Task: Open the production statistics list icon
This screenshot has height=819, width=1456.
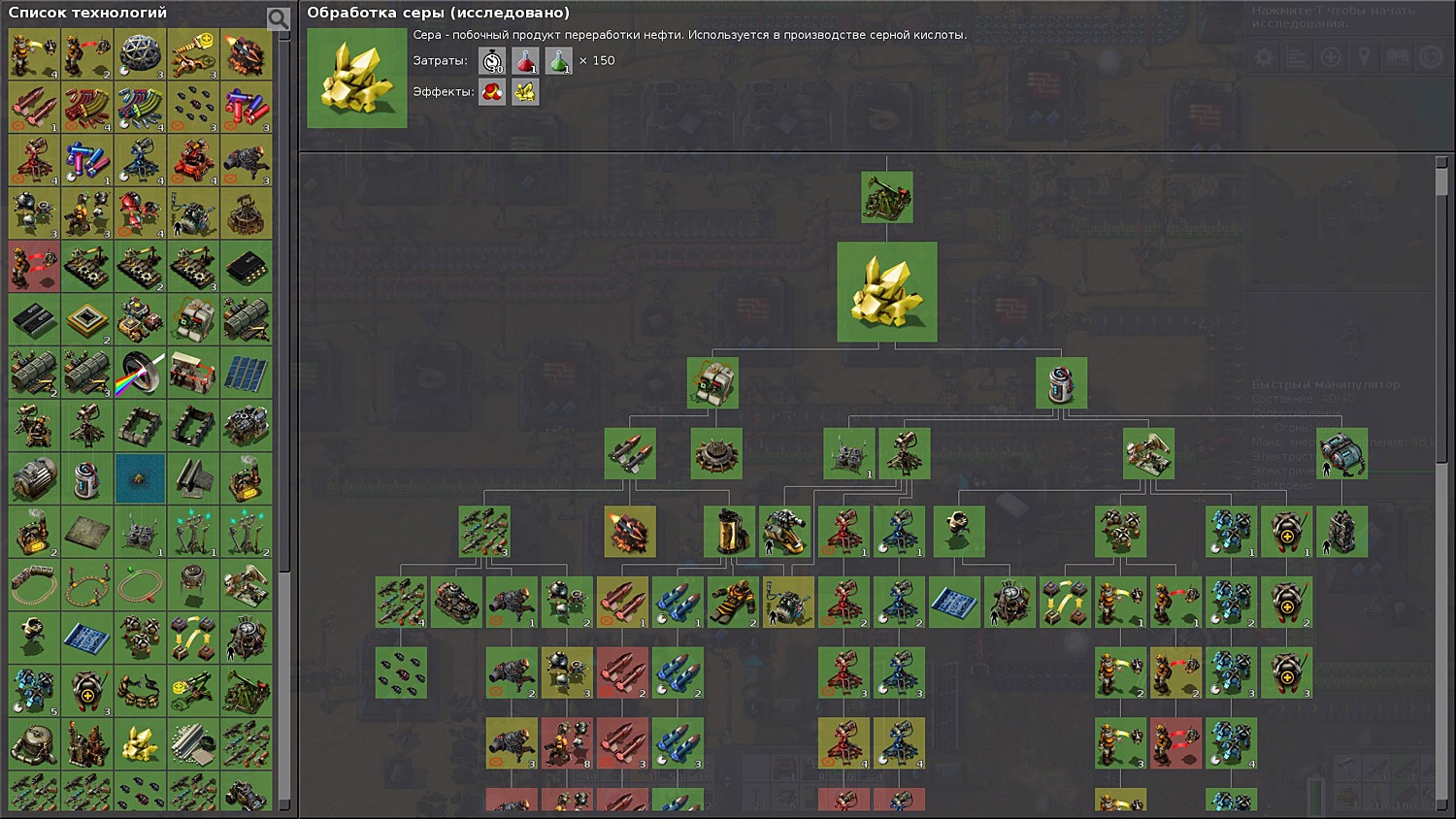Action: click(x=1295, y=57)
